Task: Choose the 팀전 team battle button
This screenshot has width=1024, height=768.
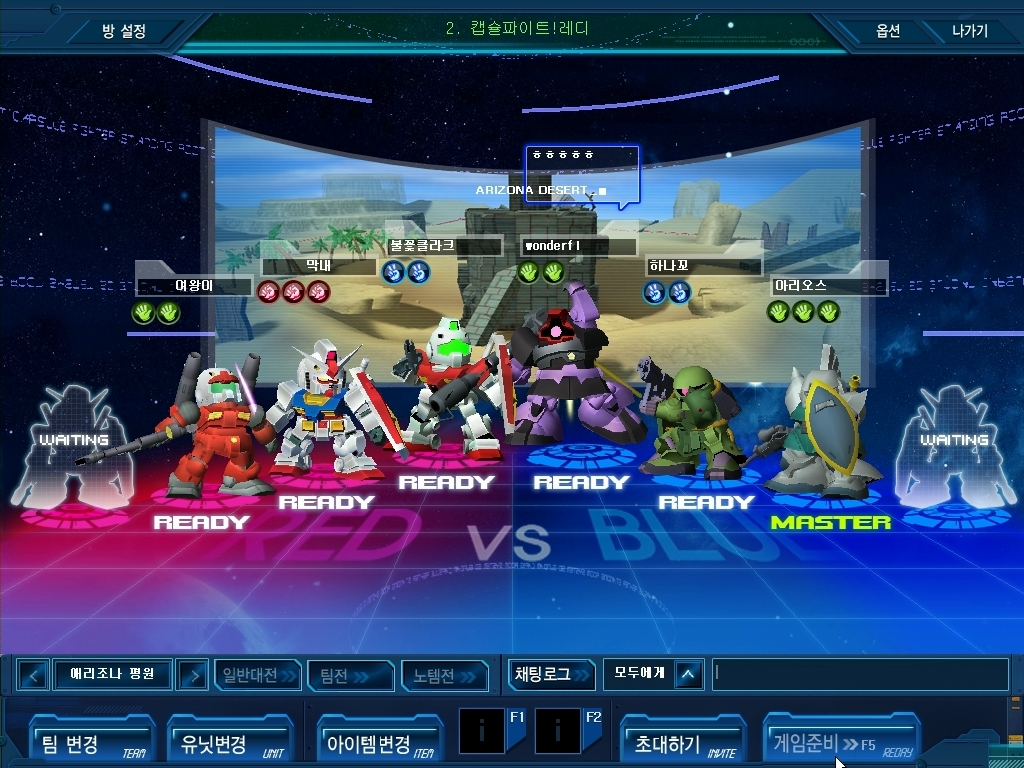Action: 350,676
